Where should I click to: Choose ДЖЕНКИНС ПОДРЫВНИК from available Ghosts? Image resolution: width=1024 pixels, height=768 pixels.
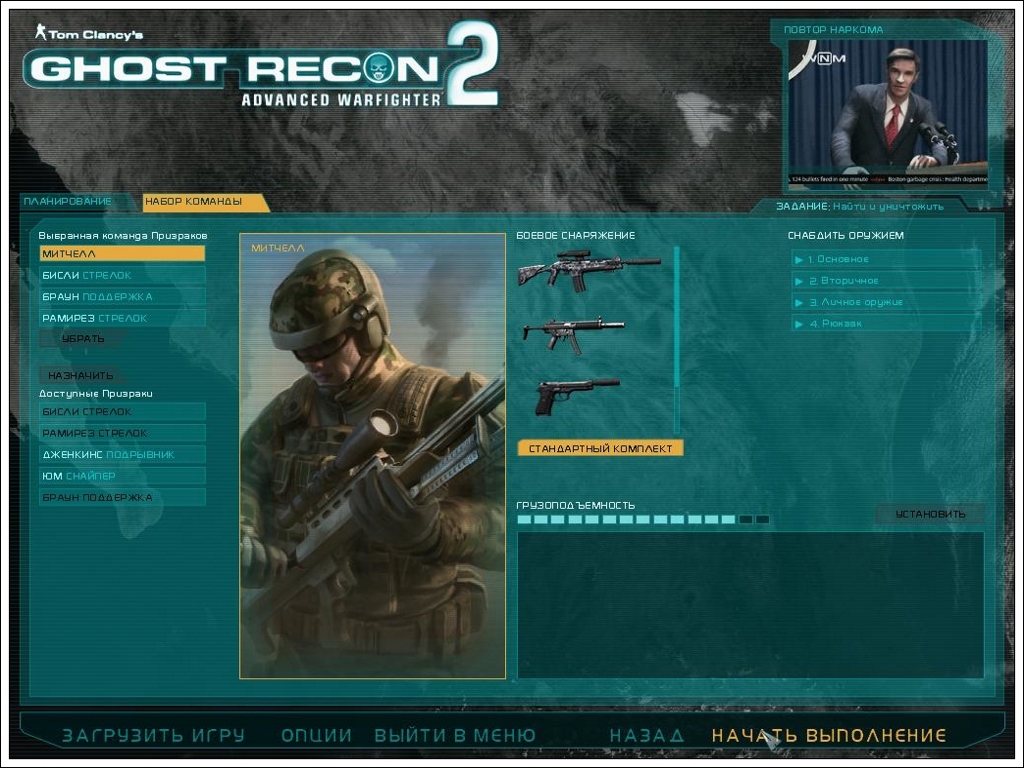[x=122, y=455]
